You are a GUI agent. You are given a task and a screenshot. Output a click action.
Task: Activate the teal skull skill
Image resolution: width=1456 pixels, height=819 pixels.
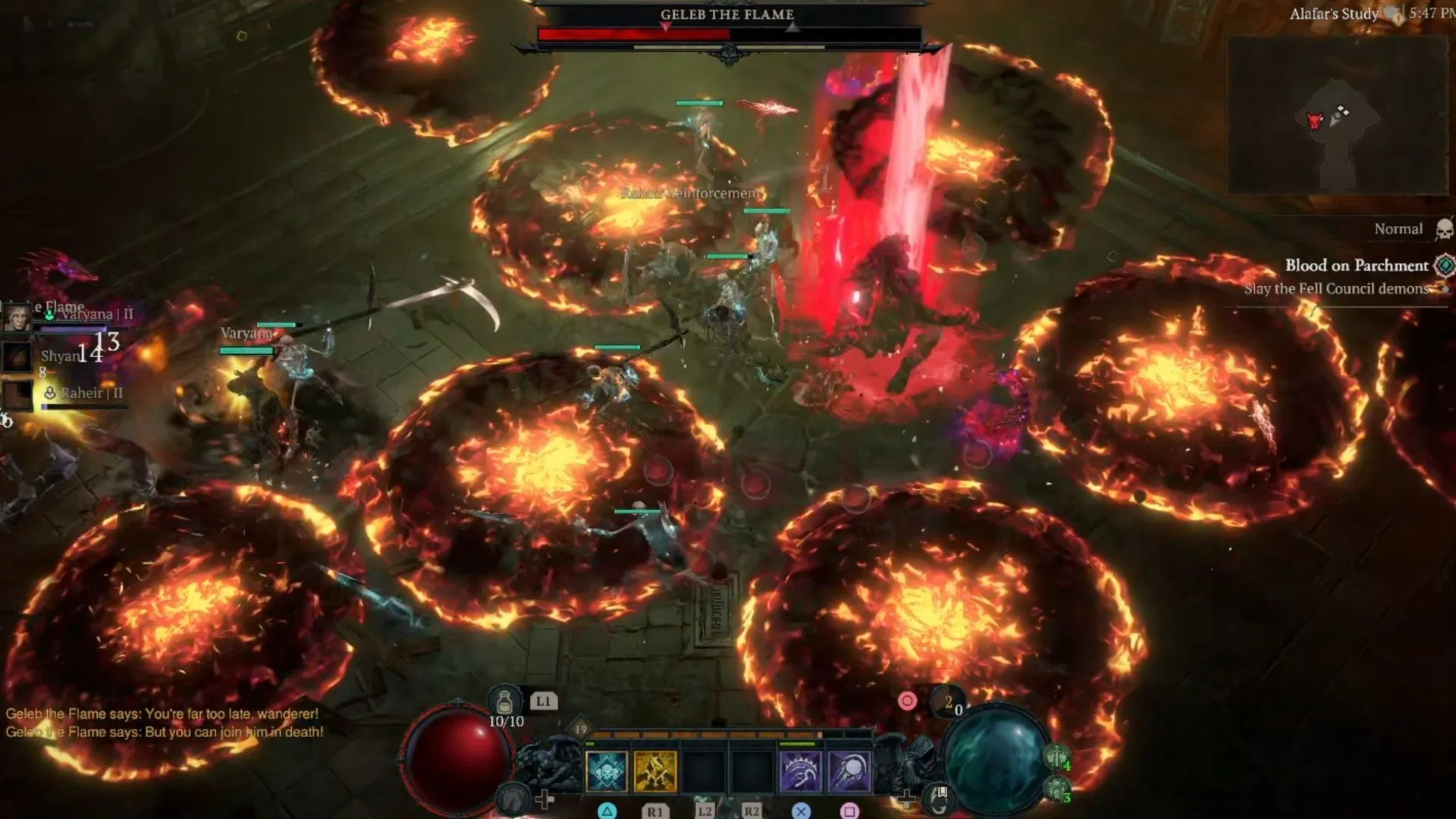tap(607, 771)
